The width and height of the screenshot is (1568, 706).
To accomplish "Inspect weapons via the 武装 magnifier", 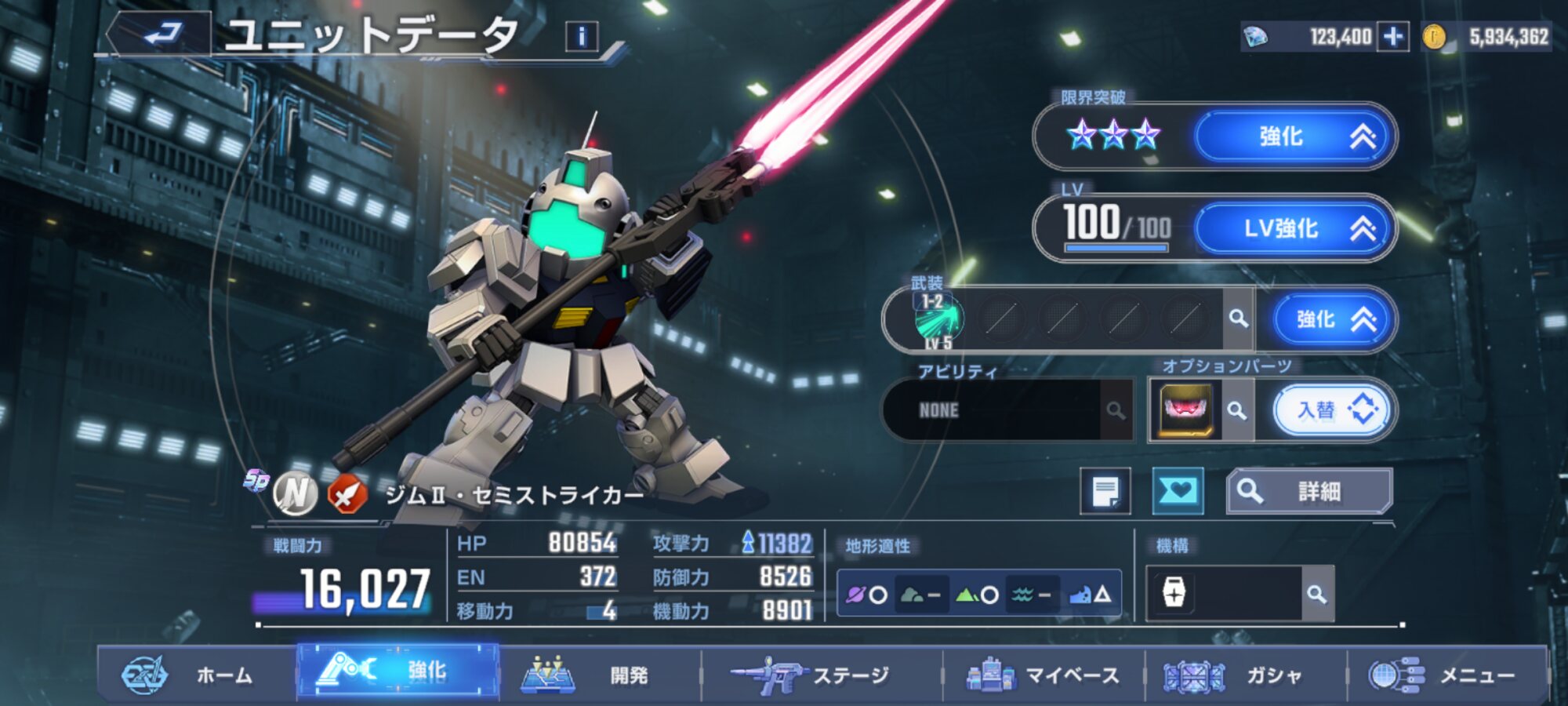I will click(1238, 318).
